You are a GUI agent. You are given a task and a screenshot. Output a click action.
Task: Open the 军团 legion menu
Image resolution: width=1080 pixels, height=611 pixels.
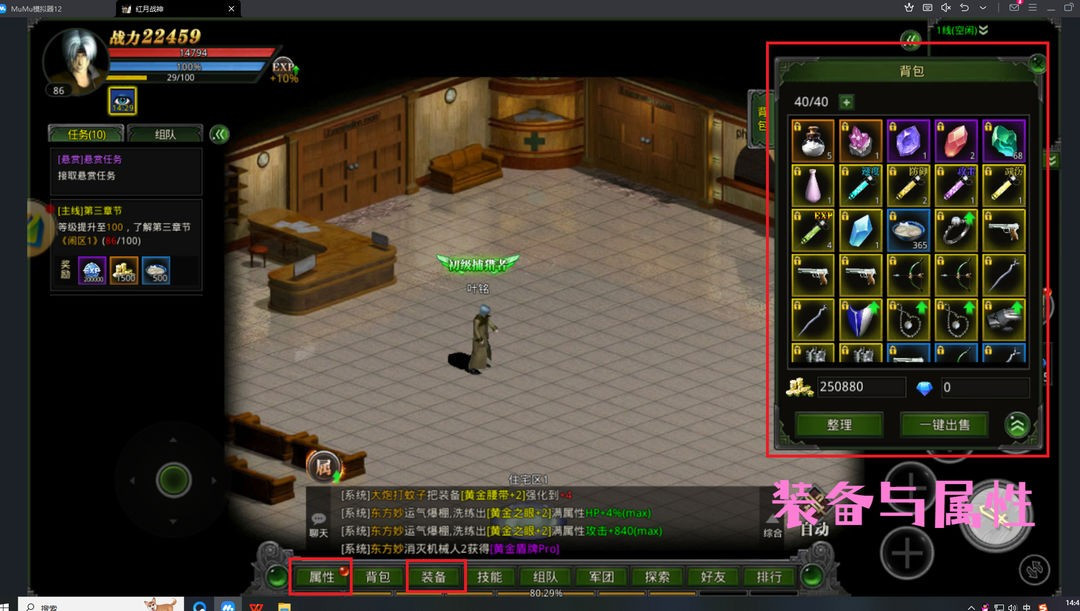click(601, 577)
